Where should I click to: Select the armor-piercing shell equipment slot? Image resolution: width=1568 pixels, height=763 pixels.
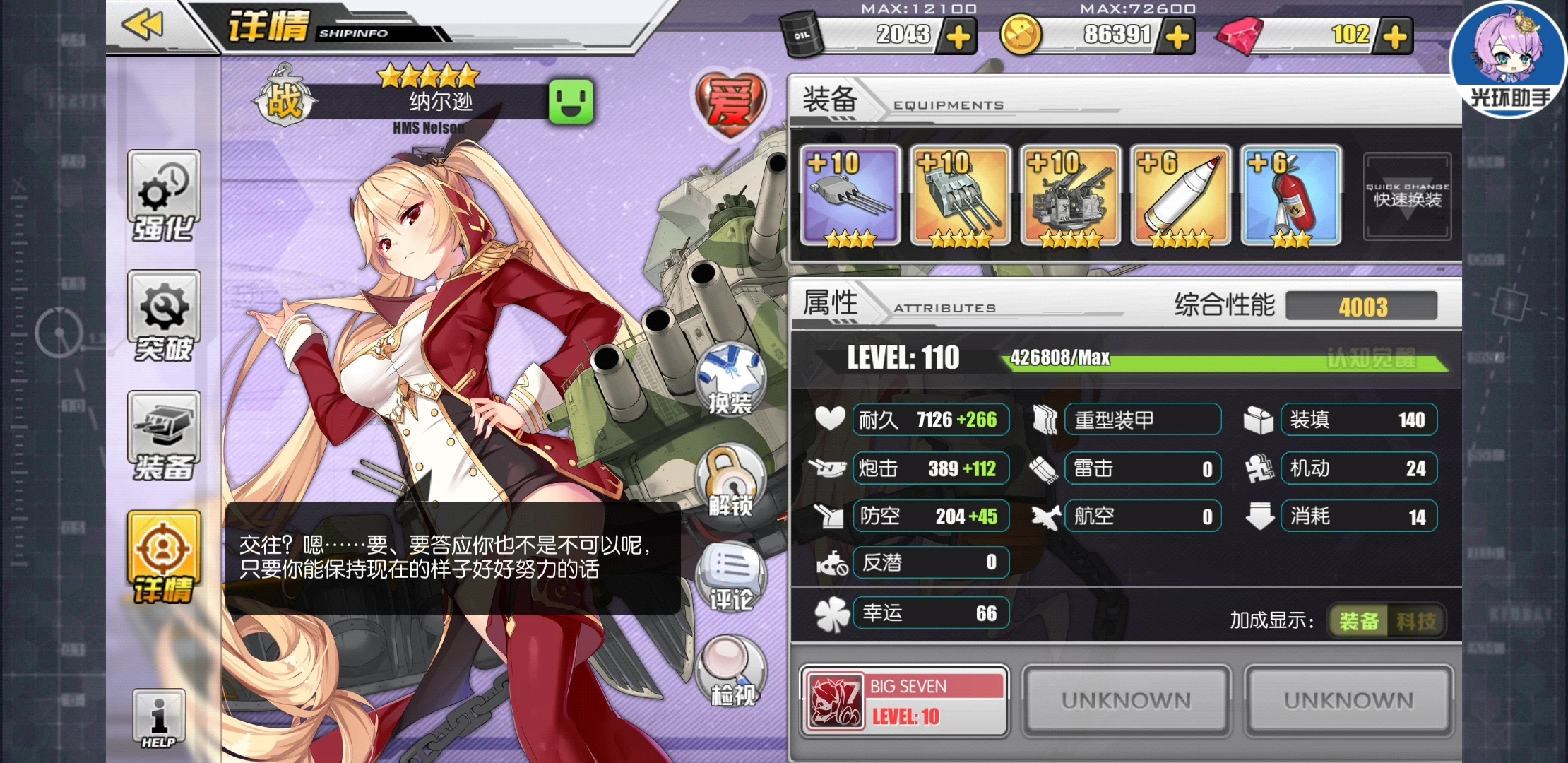coord(1181,196)
